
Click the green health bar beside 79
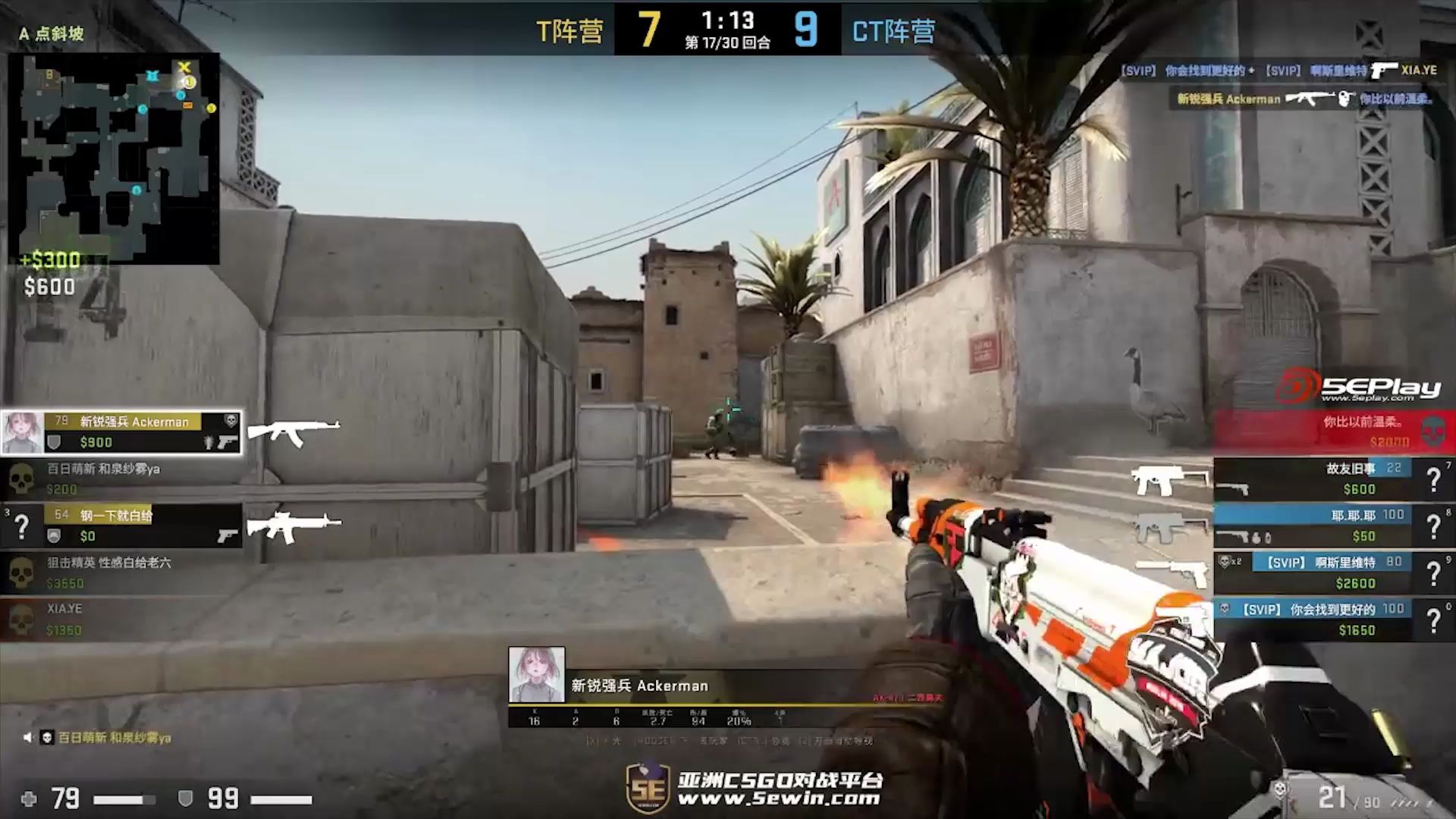click(121, 798)
